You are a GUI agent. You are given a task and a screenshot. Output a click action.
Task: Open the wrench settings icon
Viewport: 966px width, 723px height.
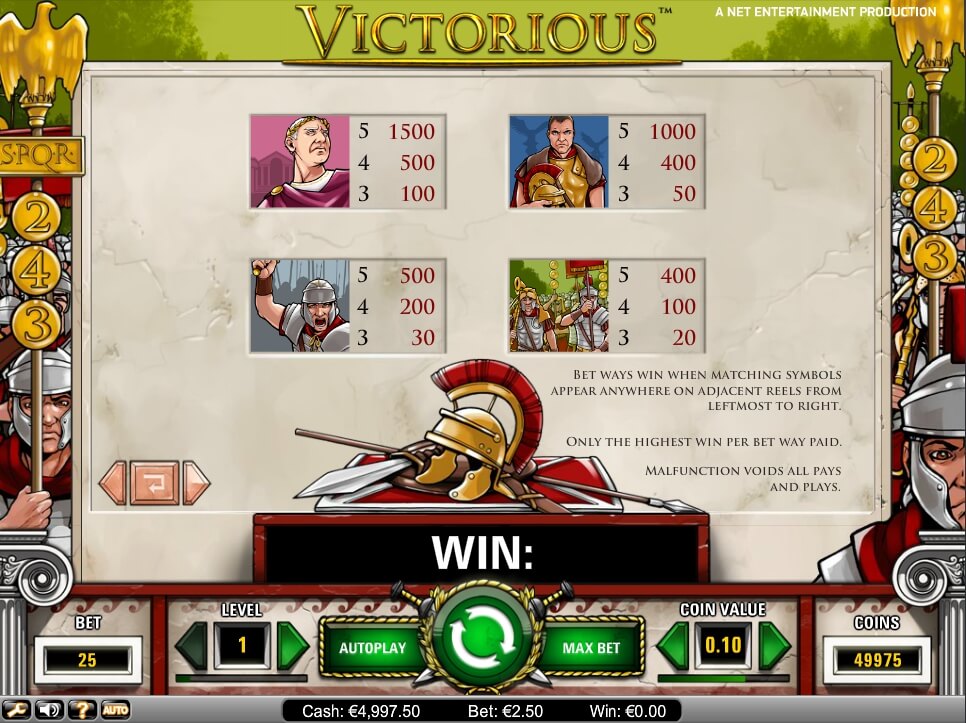17,710
